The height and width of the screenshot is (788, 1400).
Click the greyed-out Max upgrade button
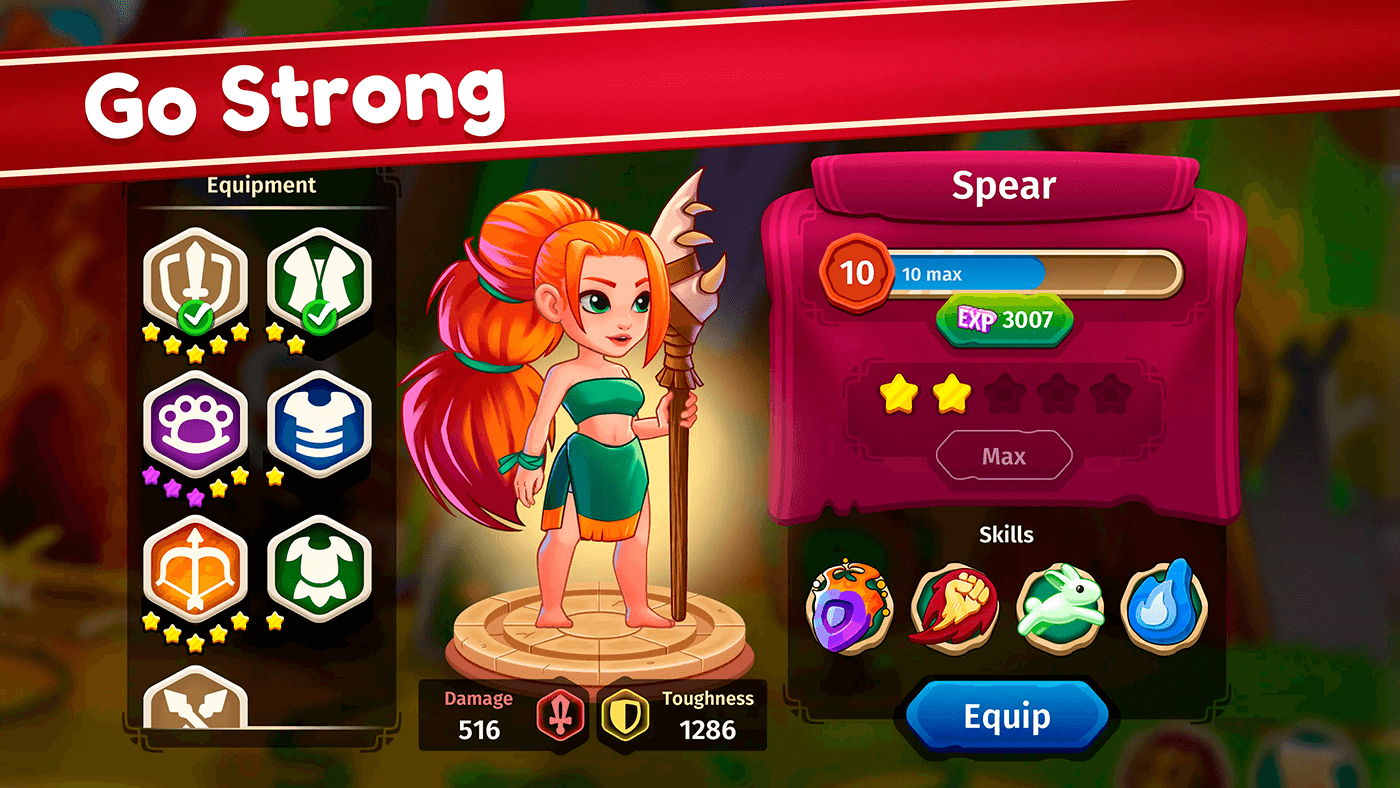pyautogui.click(x=1004, y=457)
